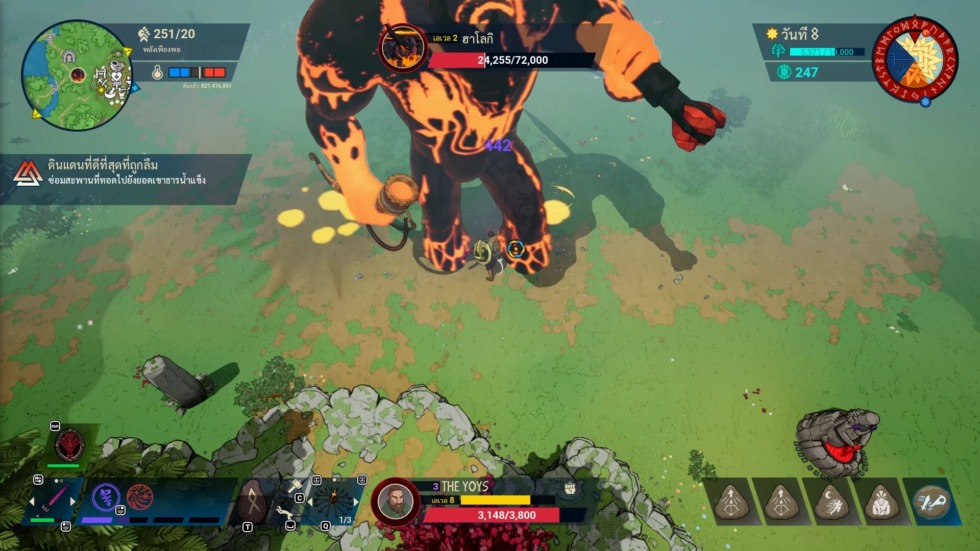The width and height of the screenshot is (980, 551).
Task: Click the red horned emblem icon
Action: pyautogui.click(x=70, y=444)
